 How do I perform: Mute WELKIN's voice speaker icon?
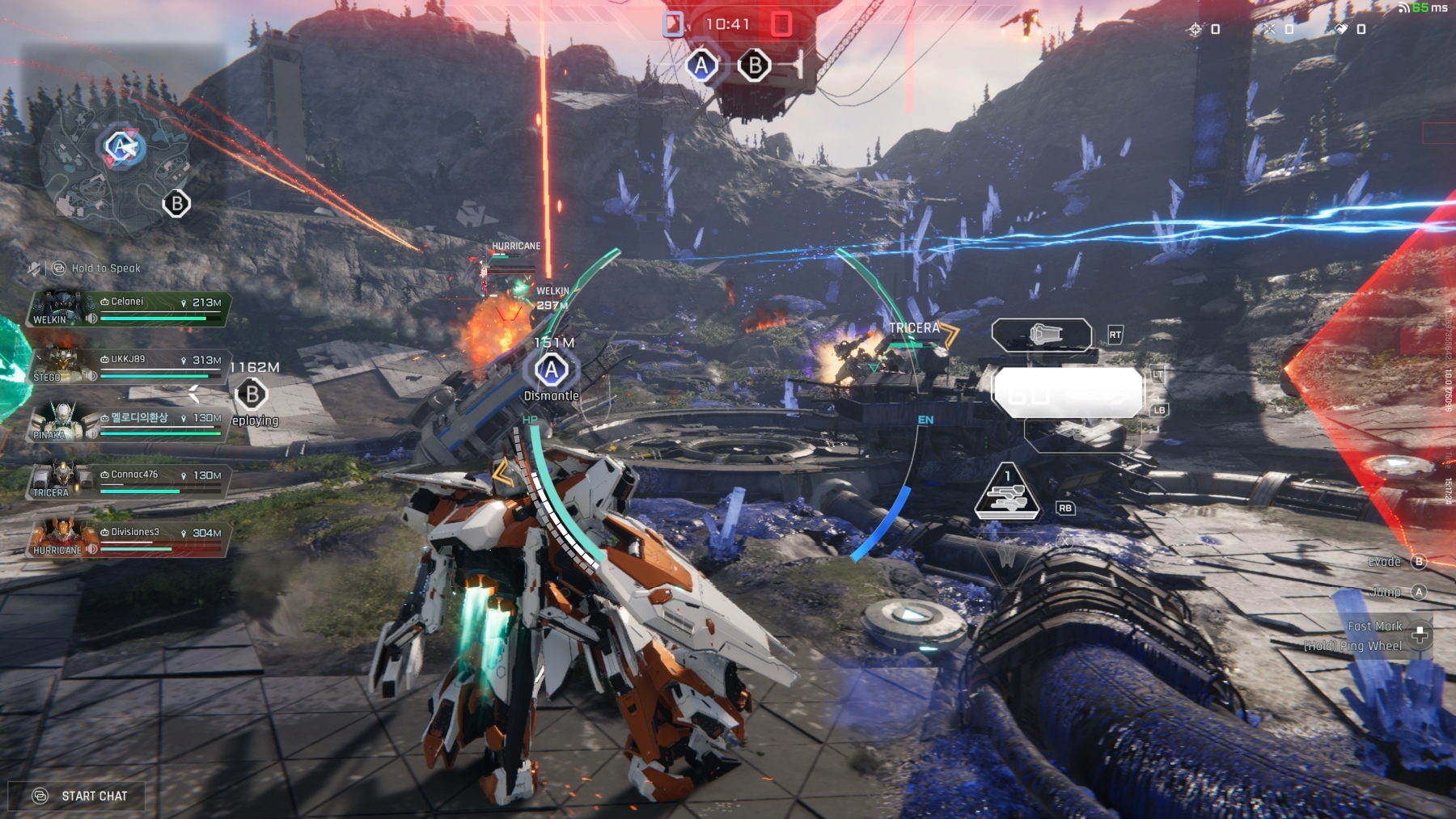92,318
